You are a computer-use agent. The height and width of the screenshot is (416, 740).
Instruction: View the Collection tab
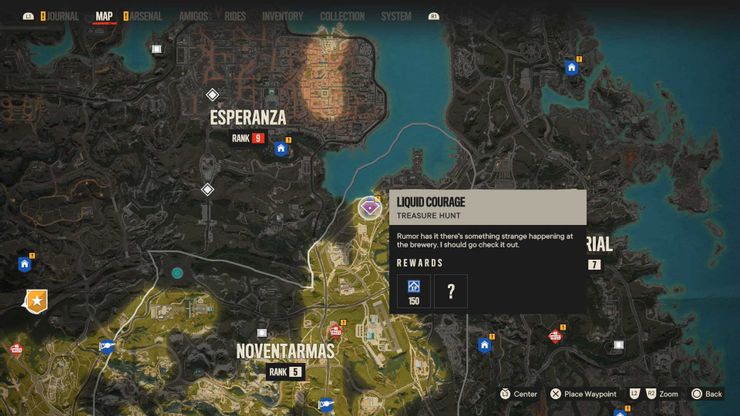[342, 17]
